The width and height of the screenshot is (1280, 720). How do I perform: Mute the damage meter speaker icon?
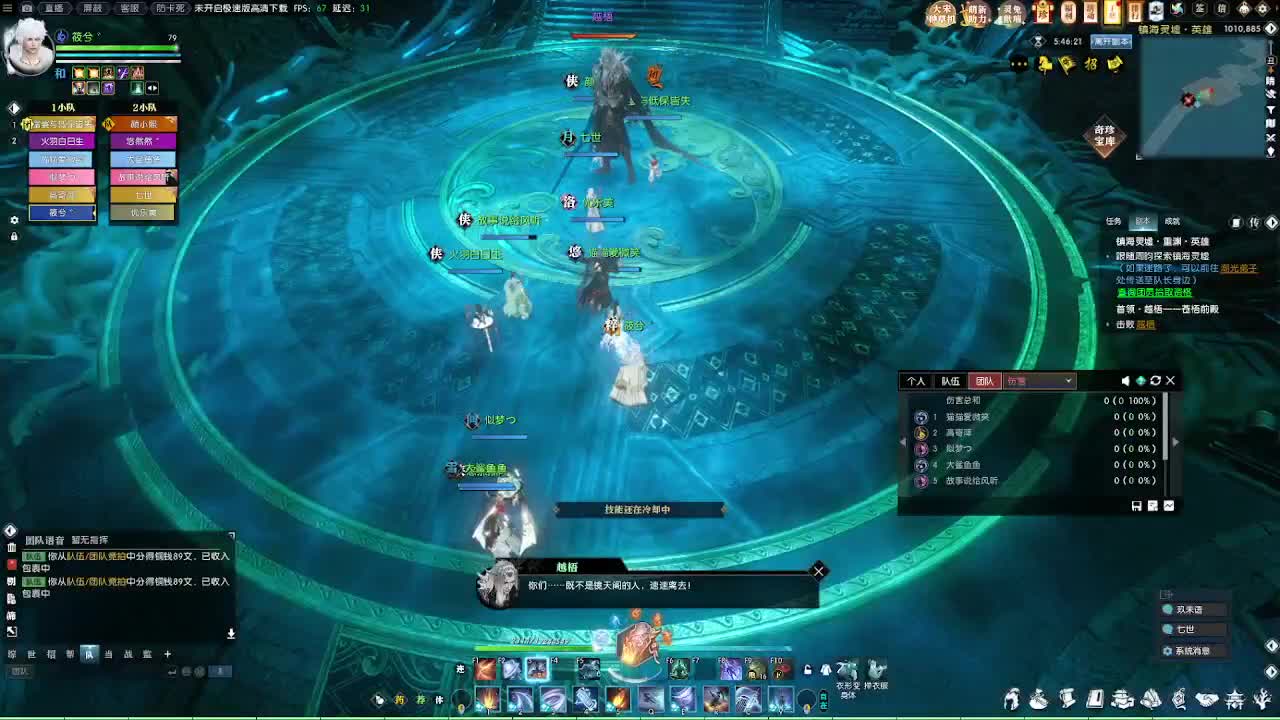[x=1125, y=380]
